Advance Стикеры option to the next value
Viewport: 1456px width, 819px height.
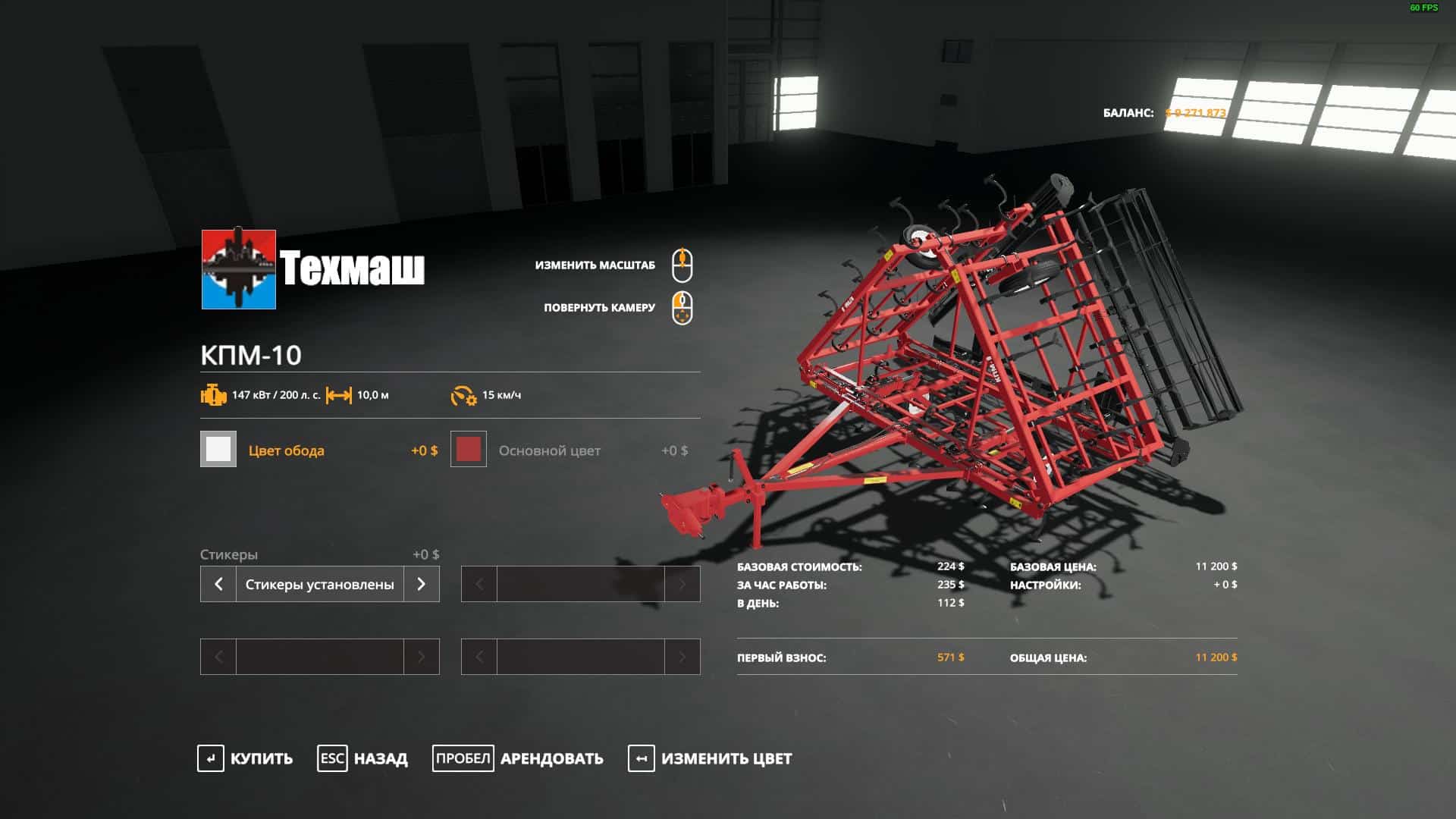422,584
